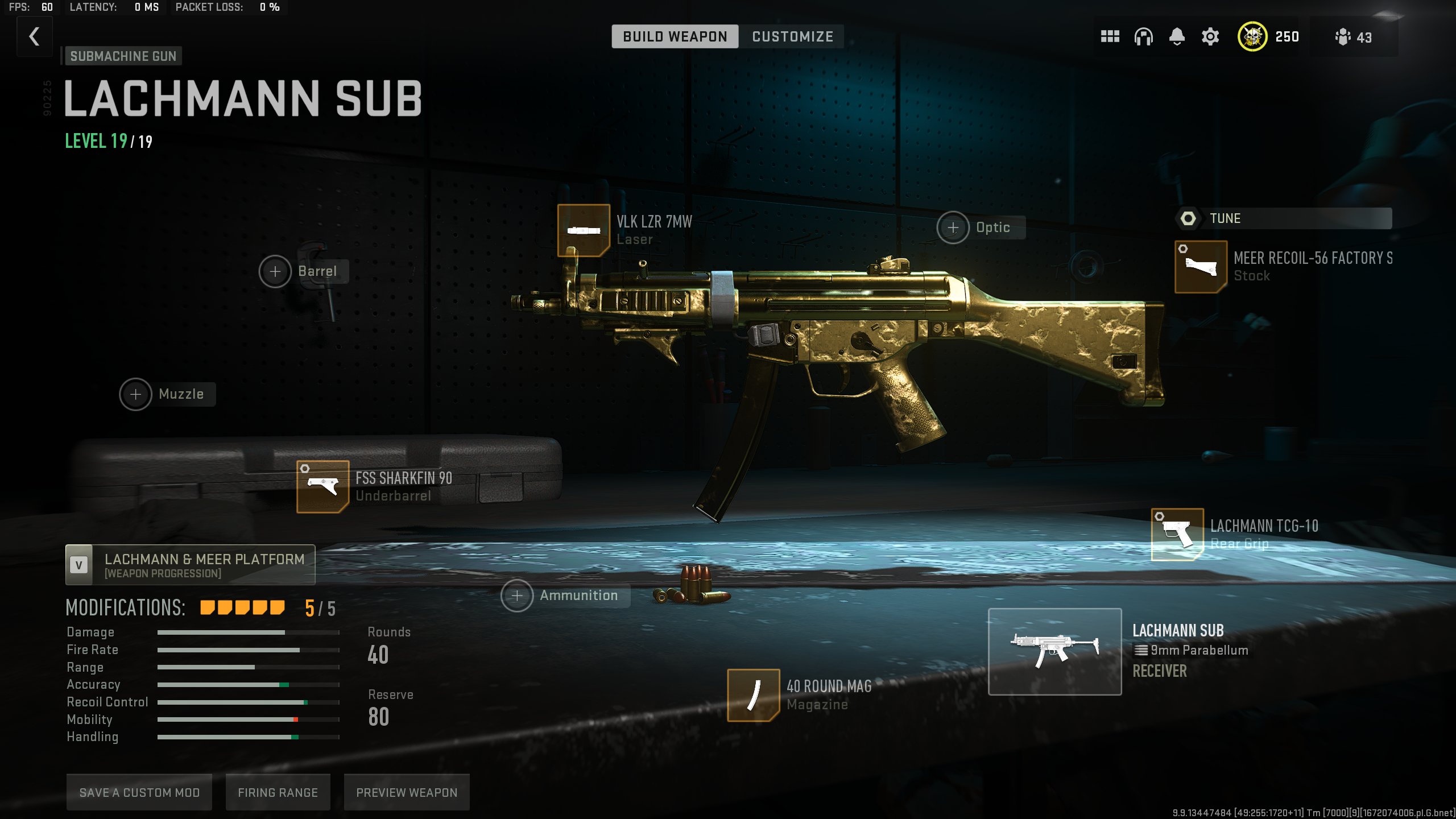
Task: Select the VLK LZR 7MW laser slot
Action: point(584,230)
